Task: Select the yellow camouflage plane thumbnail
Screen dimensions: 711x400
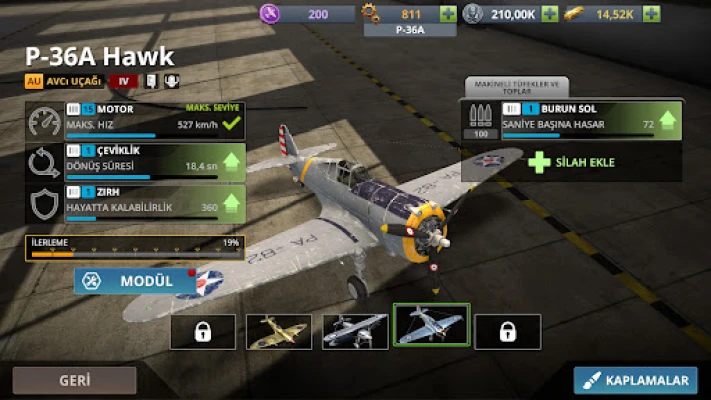Action: (x=279, y=331)
